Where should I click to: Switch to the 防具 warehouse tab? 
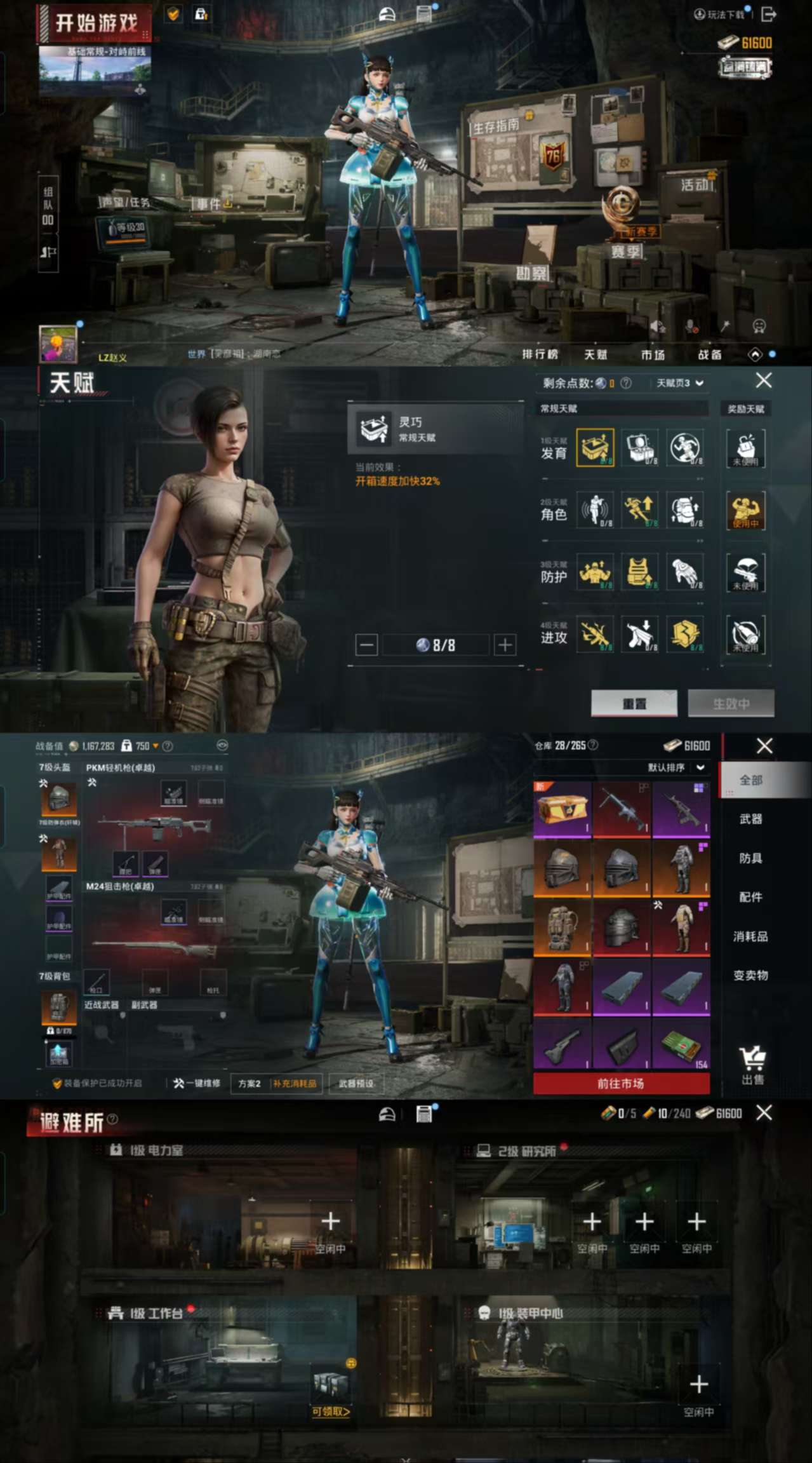(x=750, y=858)
